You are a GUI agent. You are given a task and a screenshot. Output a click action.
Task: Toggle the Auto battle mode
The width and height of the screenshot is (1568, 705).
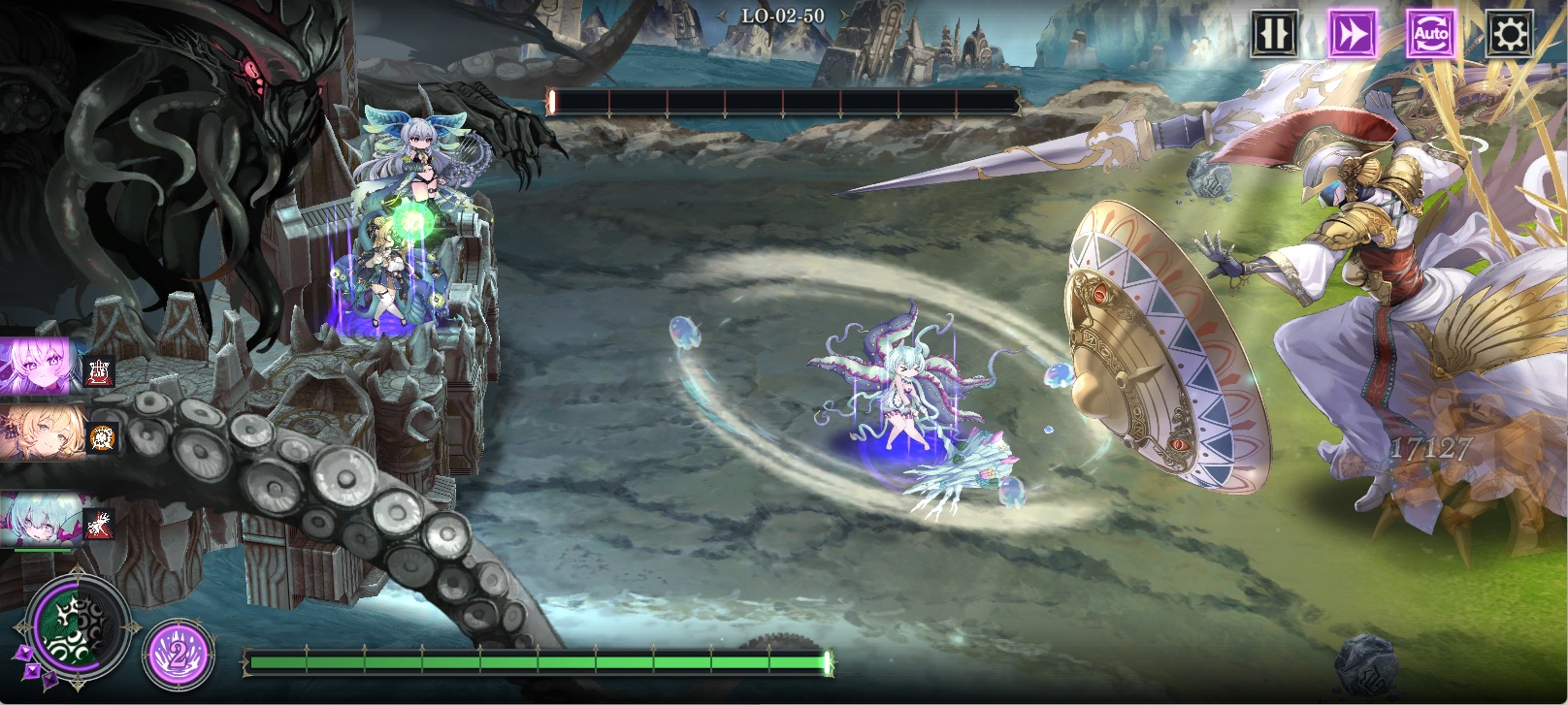1430,35
